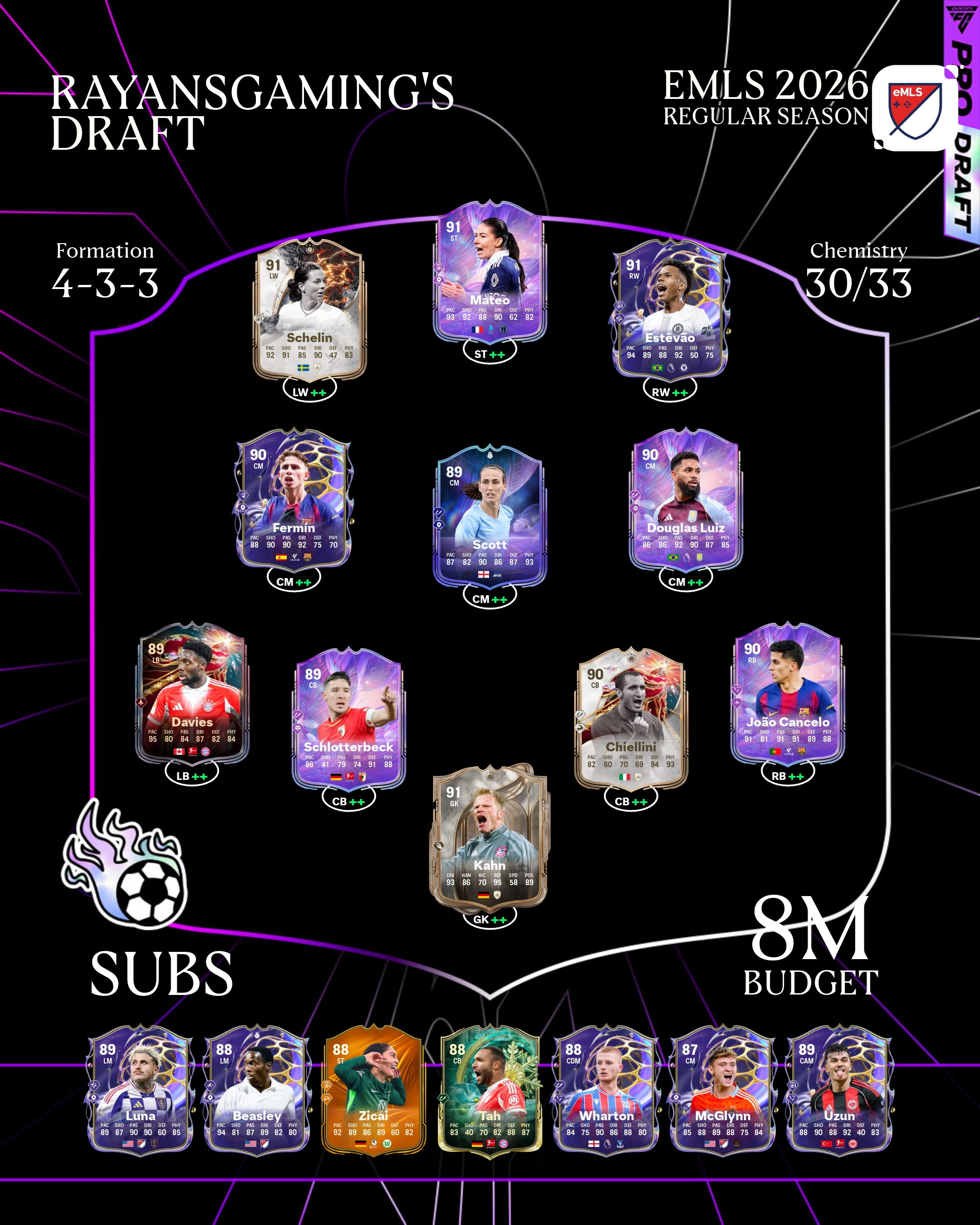Choose the Mateo striker card
The width and height of the screenshot is (980, 1225).
pos(490,273)
